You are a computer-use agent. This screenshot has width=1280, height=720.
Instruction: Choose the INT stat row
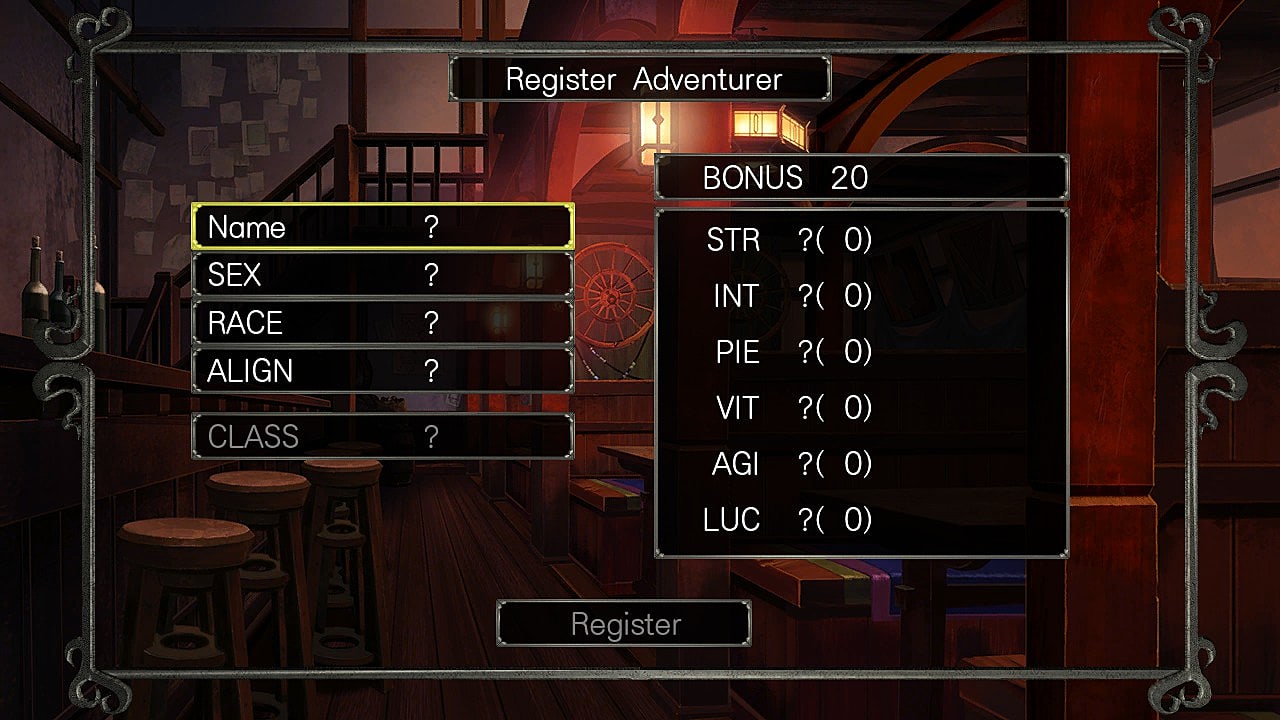pos(788,297)
